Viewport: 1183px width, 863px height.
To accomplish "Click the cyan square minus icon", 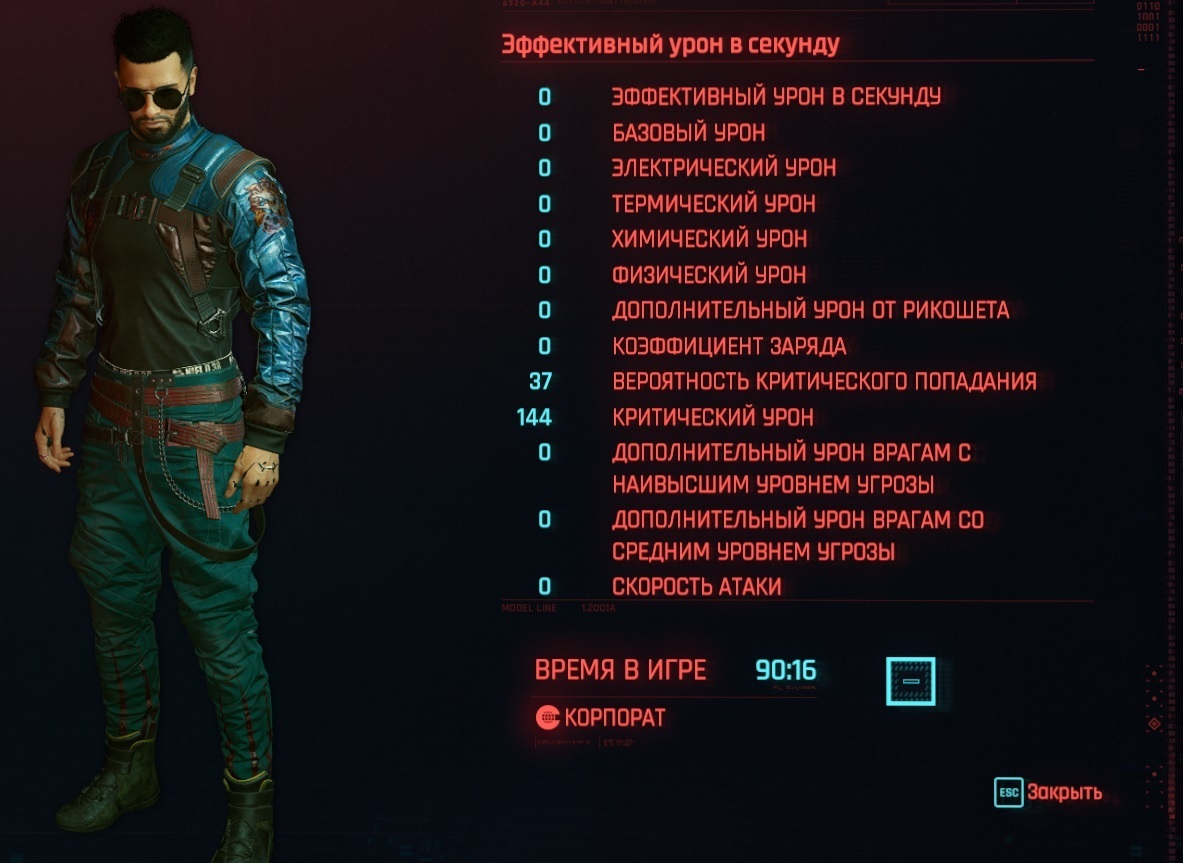I will tap(910, 681).
